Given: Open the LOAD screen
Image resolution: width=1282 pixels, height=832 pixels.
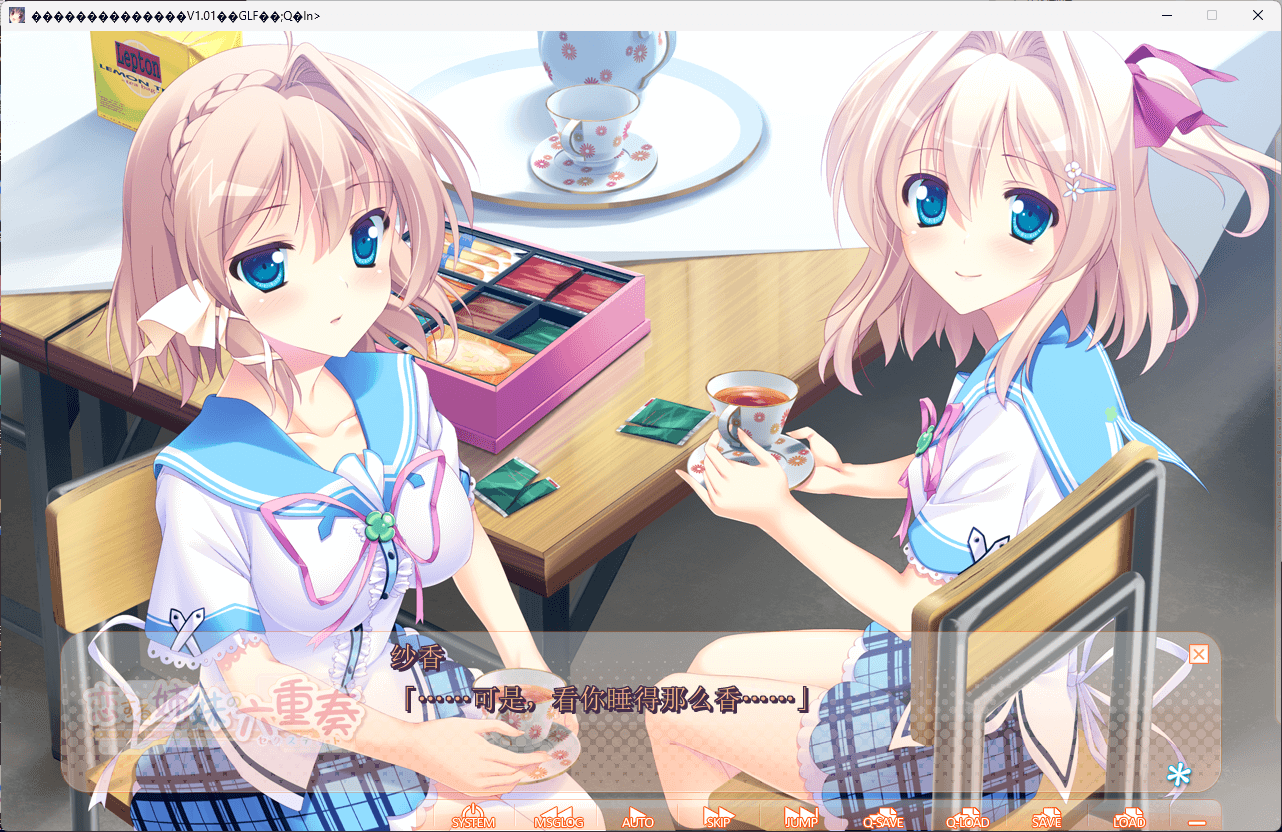Looking at the screenshot, I should pyautogui.click(x=1127, y=820).
